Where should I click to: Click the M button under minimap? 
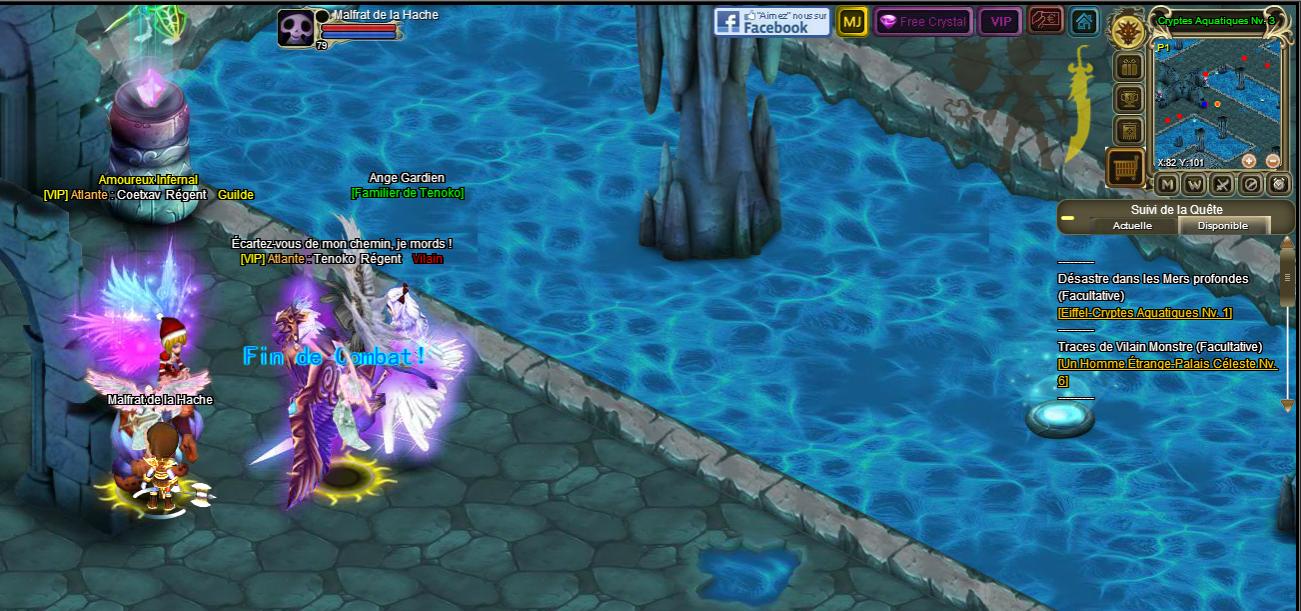pyautogui.click(x=1166, y=184)
